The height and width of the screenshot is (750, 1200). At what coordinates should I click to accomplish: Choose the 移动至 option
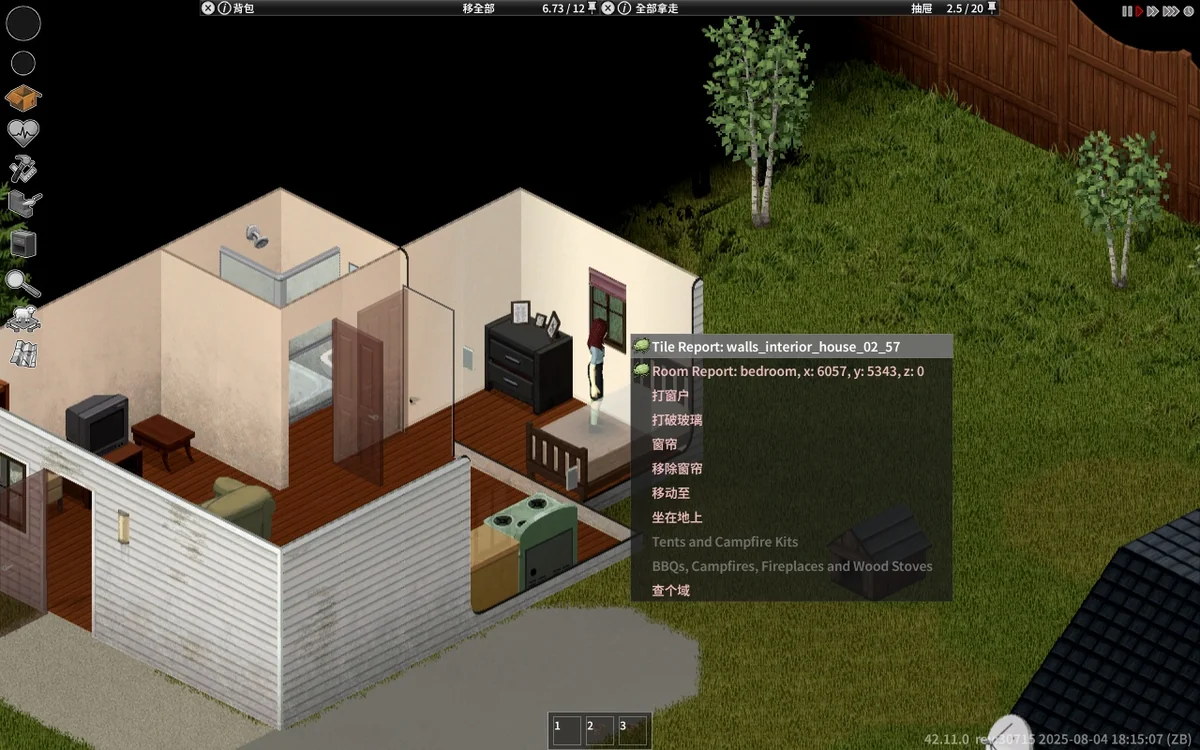click(671, 493)
